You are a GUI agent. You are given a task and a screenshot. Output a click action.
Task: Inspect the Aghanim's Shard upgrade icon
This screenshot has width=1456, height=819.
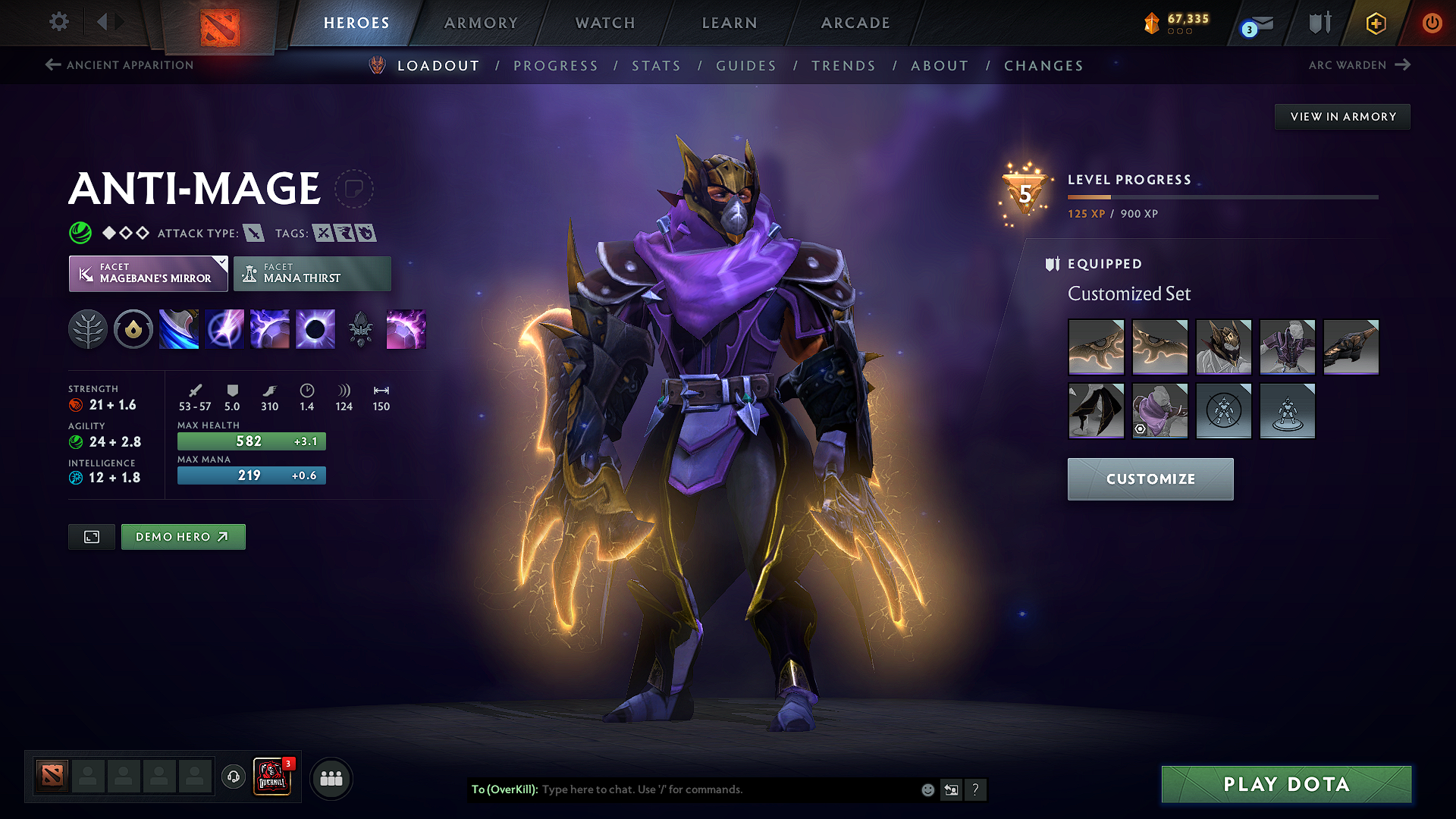tap(361, 329)
